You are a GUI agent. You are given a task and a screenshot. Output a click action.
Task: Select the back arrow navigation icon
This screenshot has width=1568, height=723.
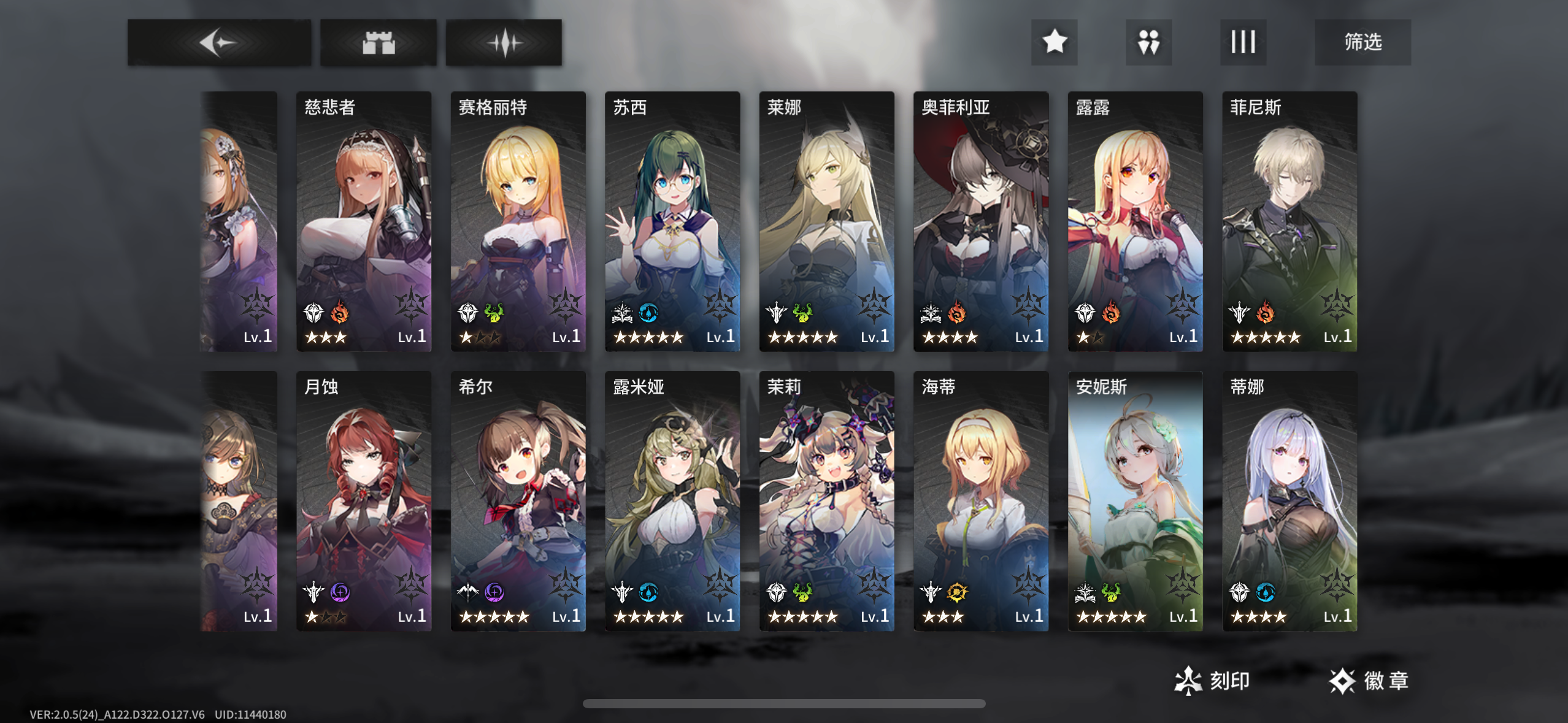[x=218, y=42]
